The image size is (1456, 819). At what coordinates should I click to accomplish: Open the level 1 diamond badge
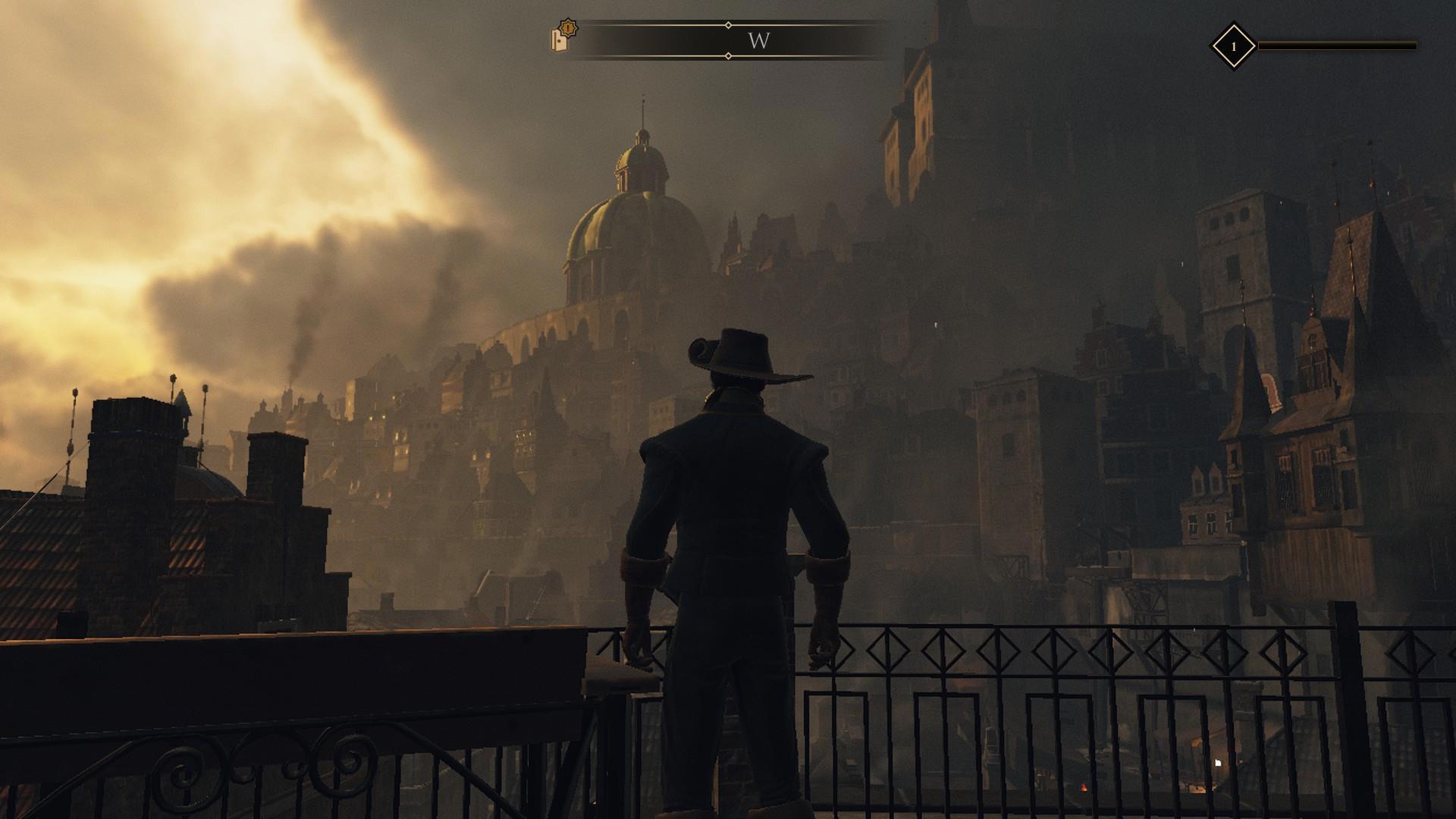[x=1233, y=46]
